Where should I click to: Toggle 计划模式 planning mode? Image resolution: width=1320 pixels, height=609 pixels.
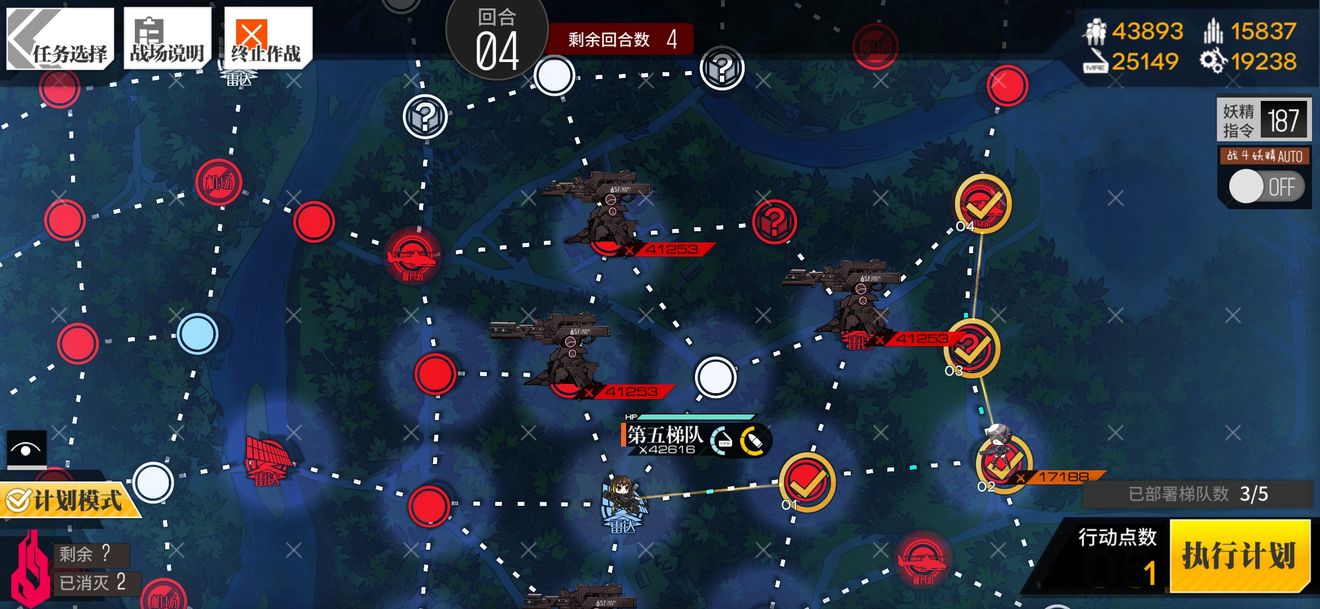(70, 498)
